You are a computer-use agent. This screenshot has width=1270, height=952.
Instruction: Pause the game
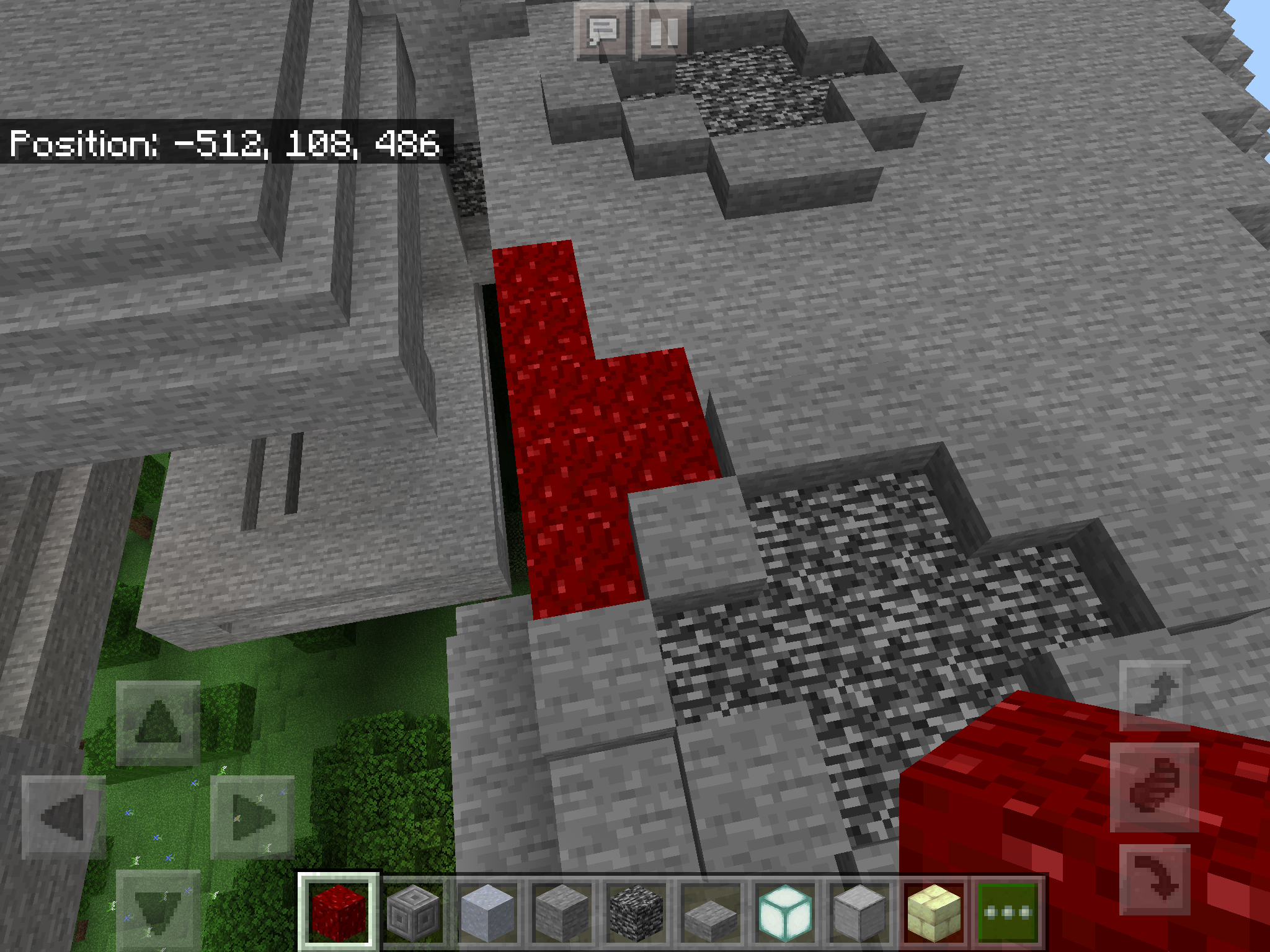[x=662, y=31]
